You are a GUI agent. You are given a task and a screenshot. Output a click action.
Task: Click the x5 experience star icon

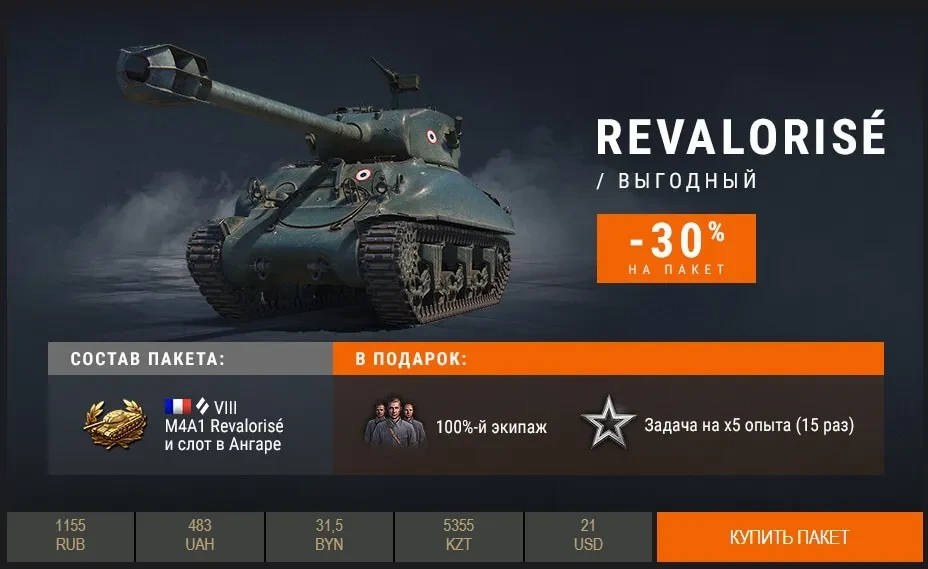[609, 425]
